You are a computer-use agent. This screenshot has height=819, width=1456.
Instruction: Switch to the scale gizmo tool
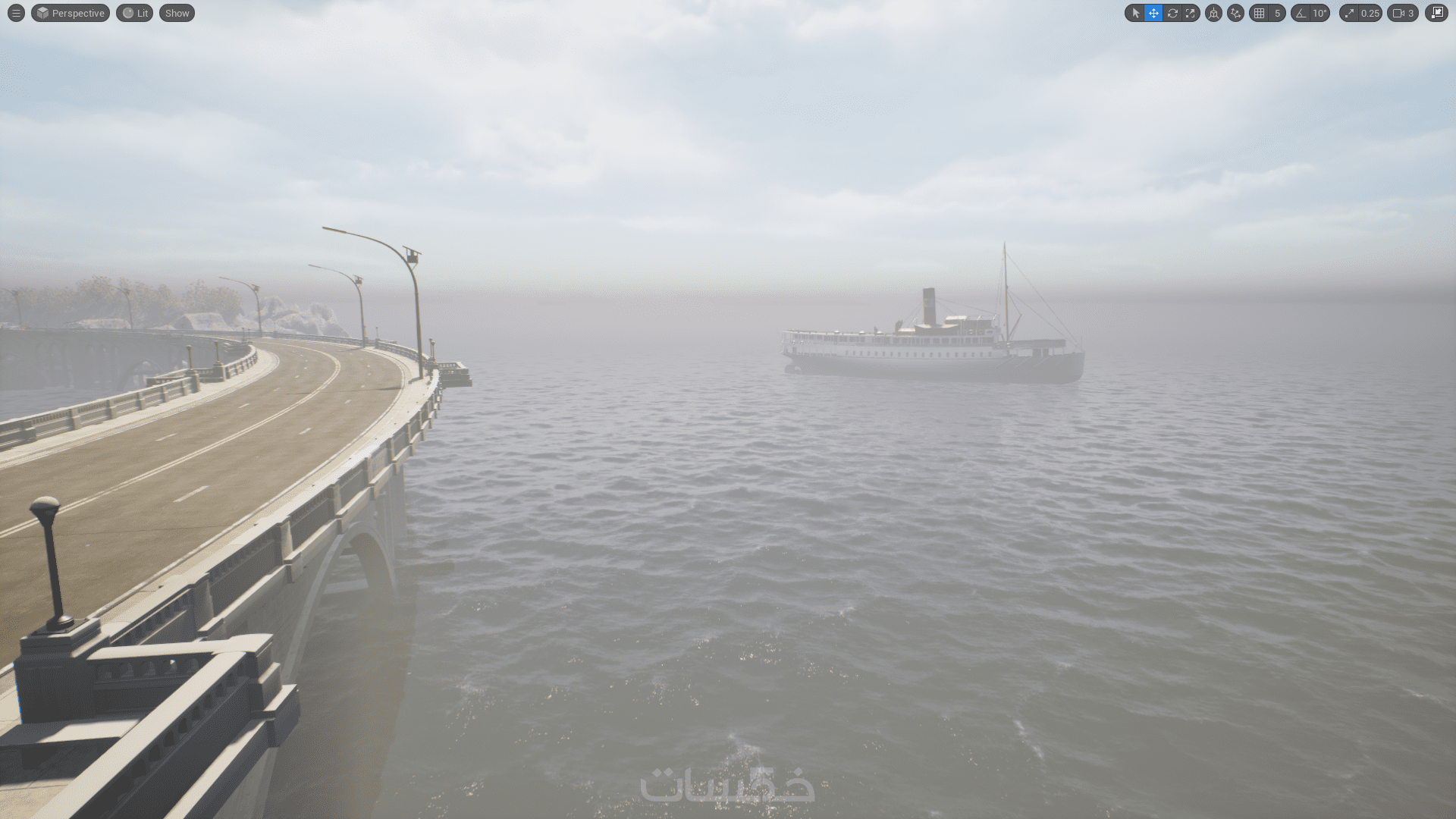point(1191,13)
